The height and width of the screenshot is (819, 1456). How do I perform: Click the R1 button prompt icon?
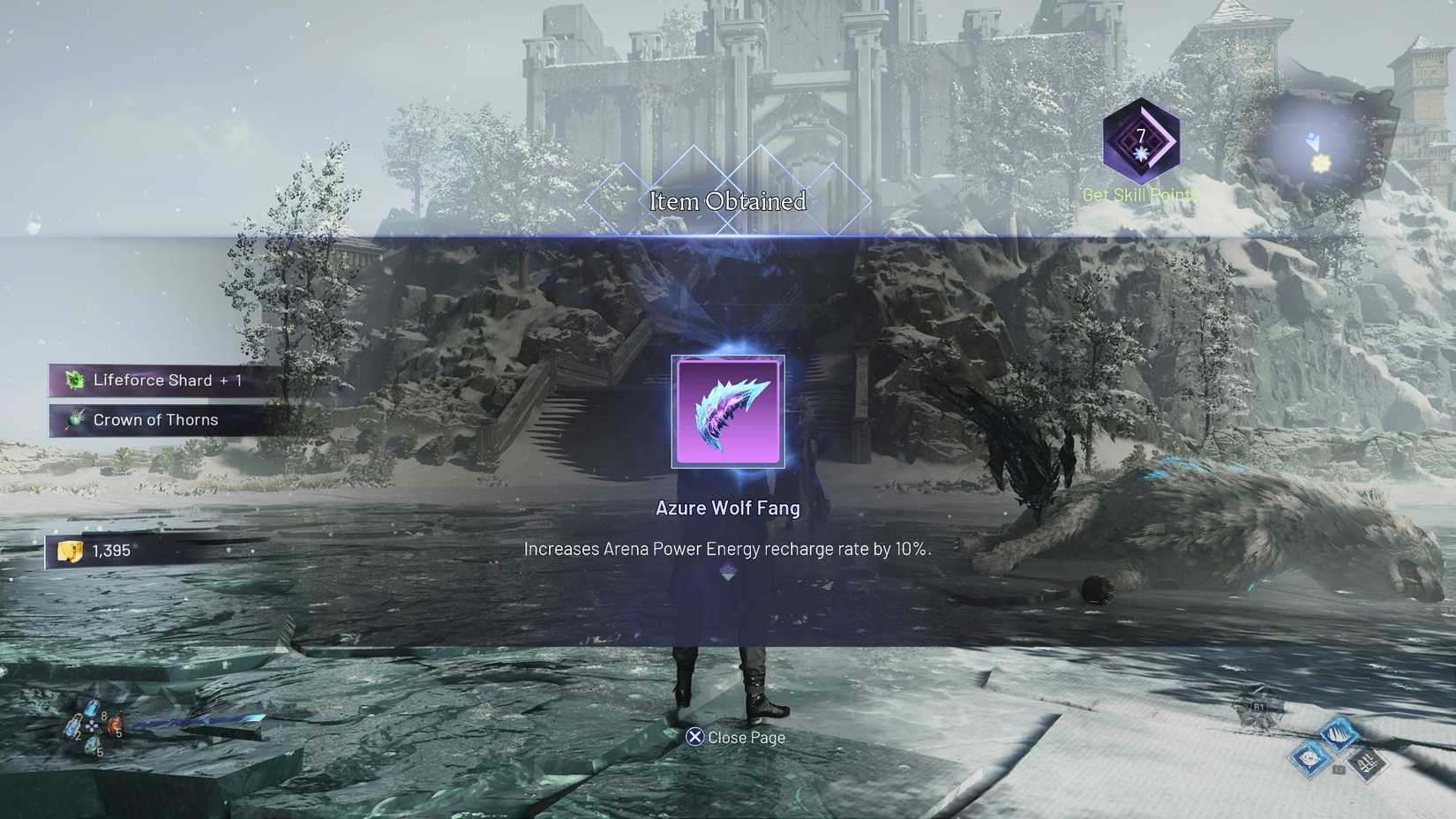(x=1257, y=707)
